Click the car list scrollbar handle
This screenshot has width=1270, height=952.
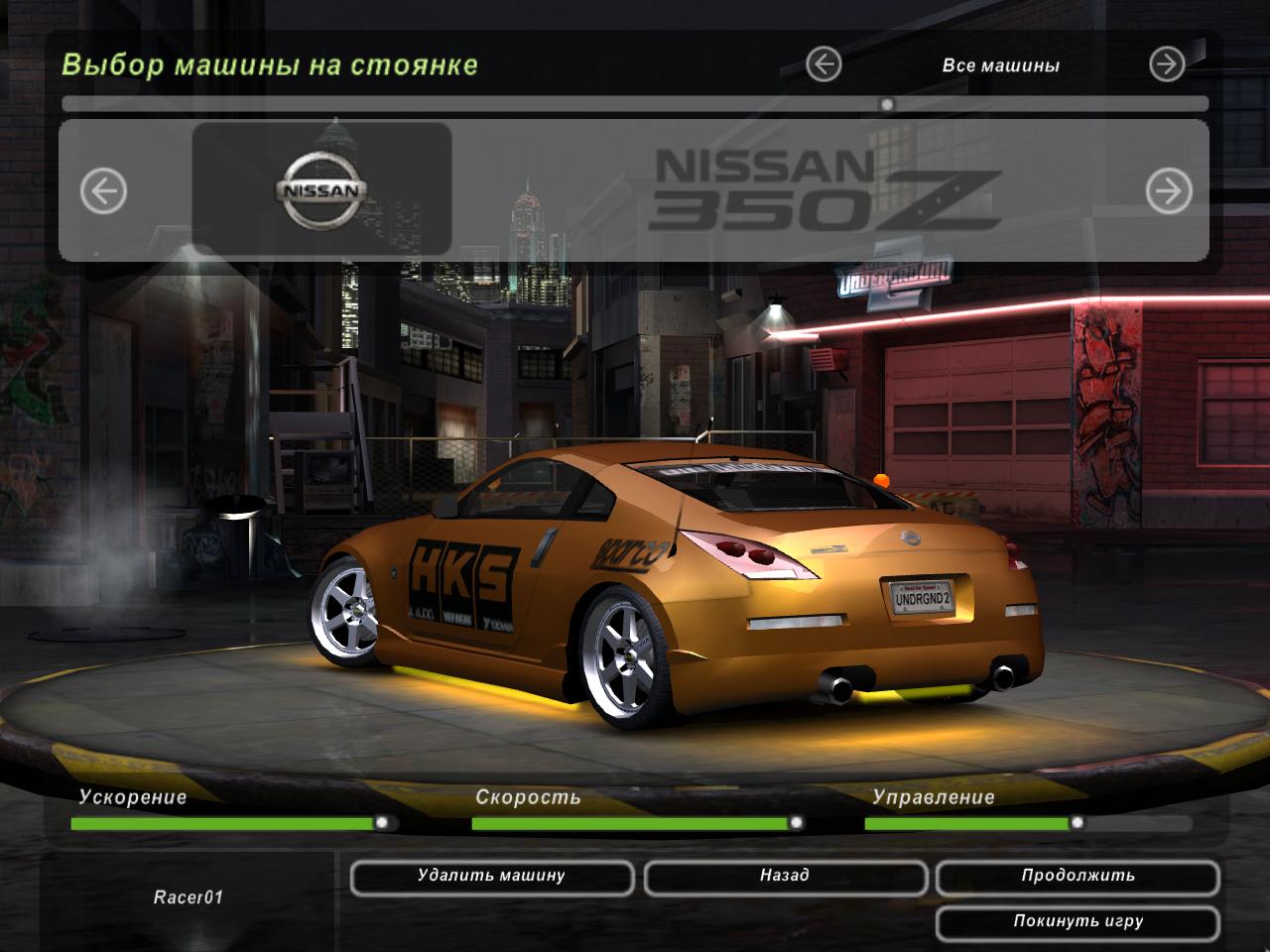pos(887,104)
